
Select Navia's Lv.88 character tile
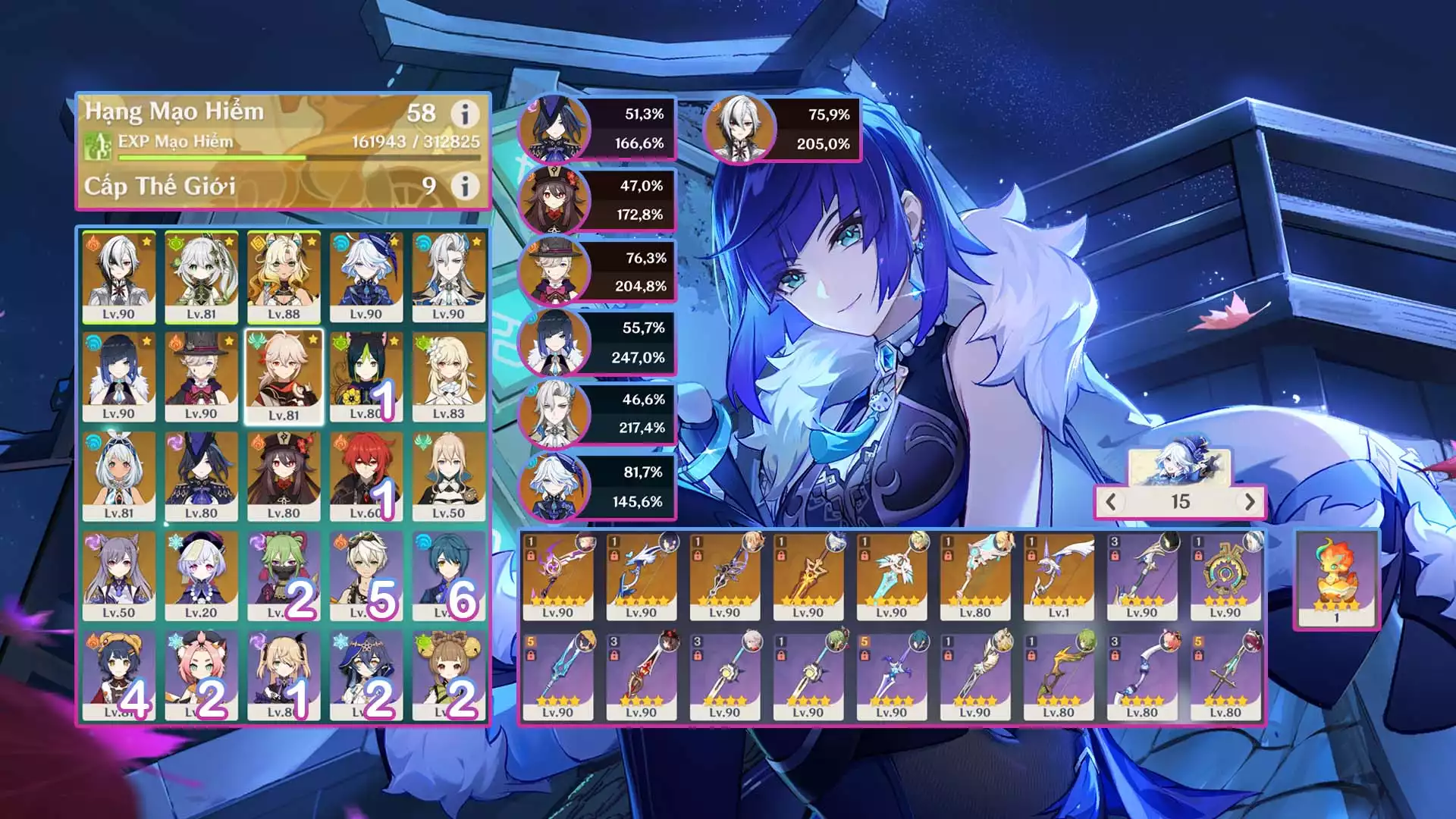(x=284, y=278)
